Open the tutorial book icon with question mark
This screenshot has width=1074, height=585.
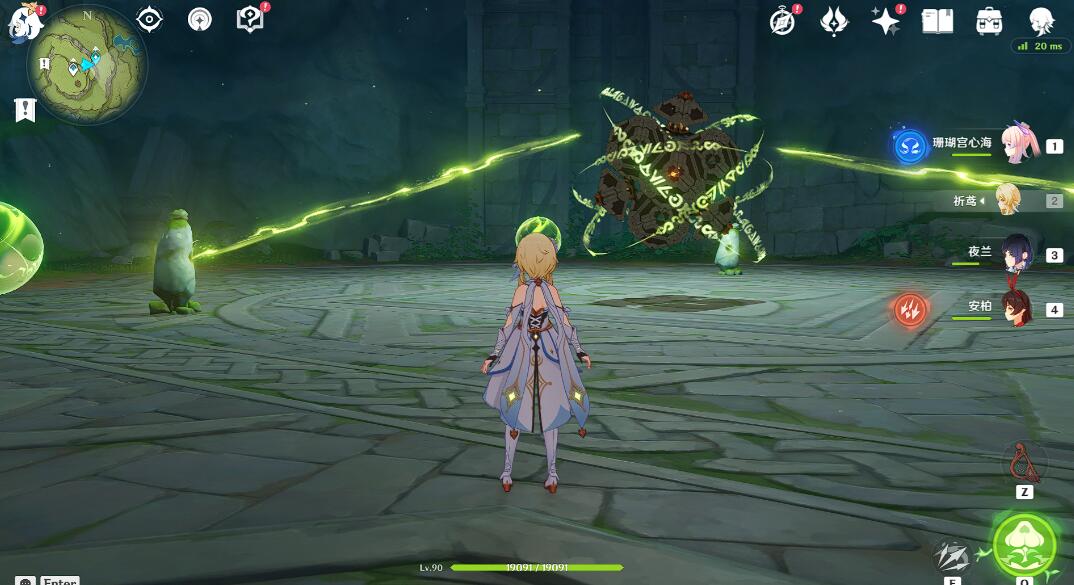click(249, 19)
